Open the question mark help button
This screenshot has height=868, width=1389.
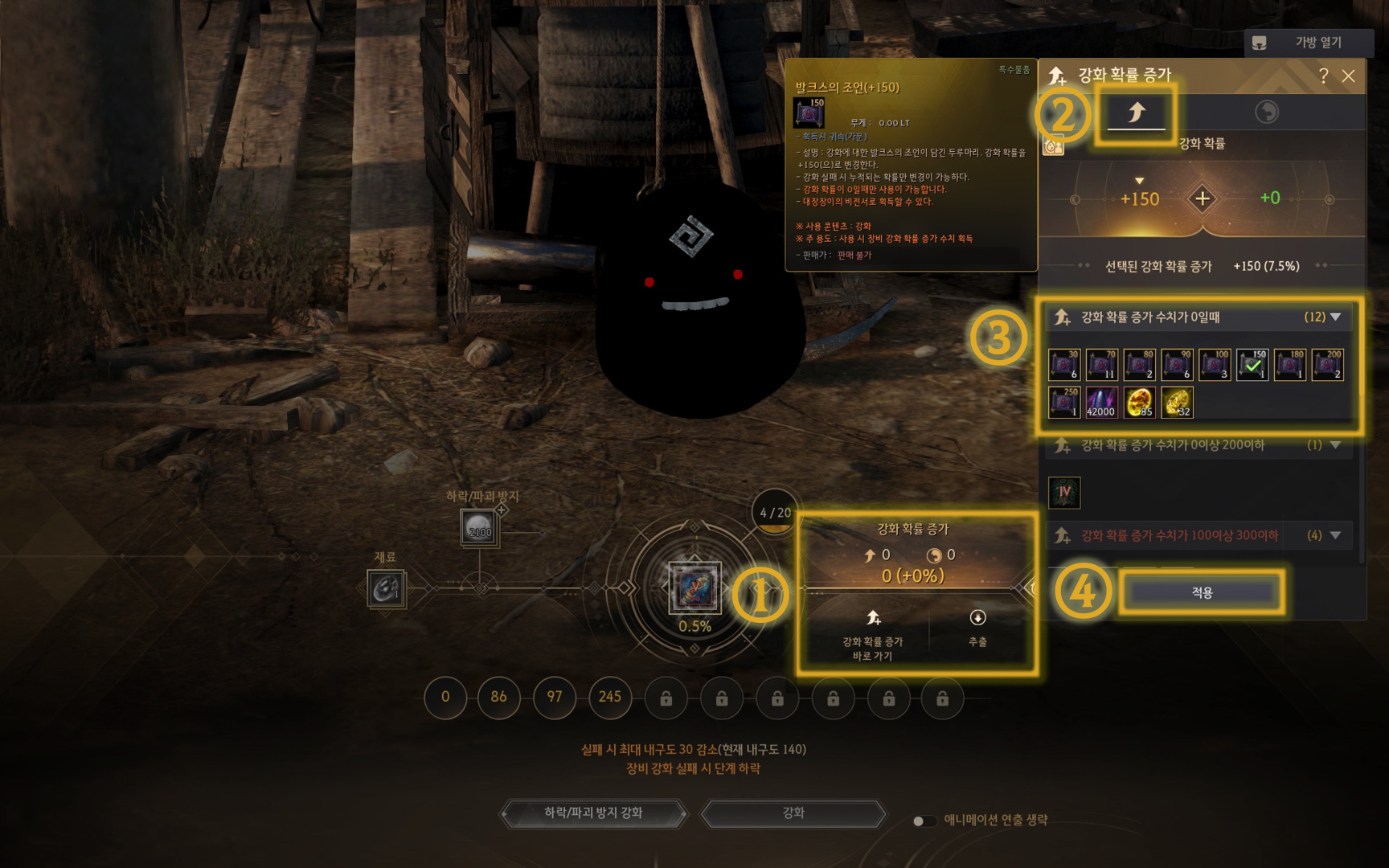point(1323,76)
